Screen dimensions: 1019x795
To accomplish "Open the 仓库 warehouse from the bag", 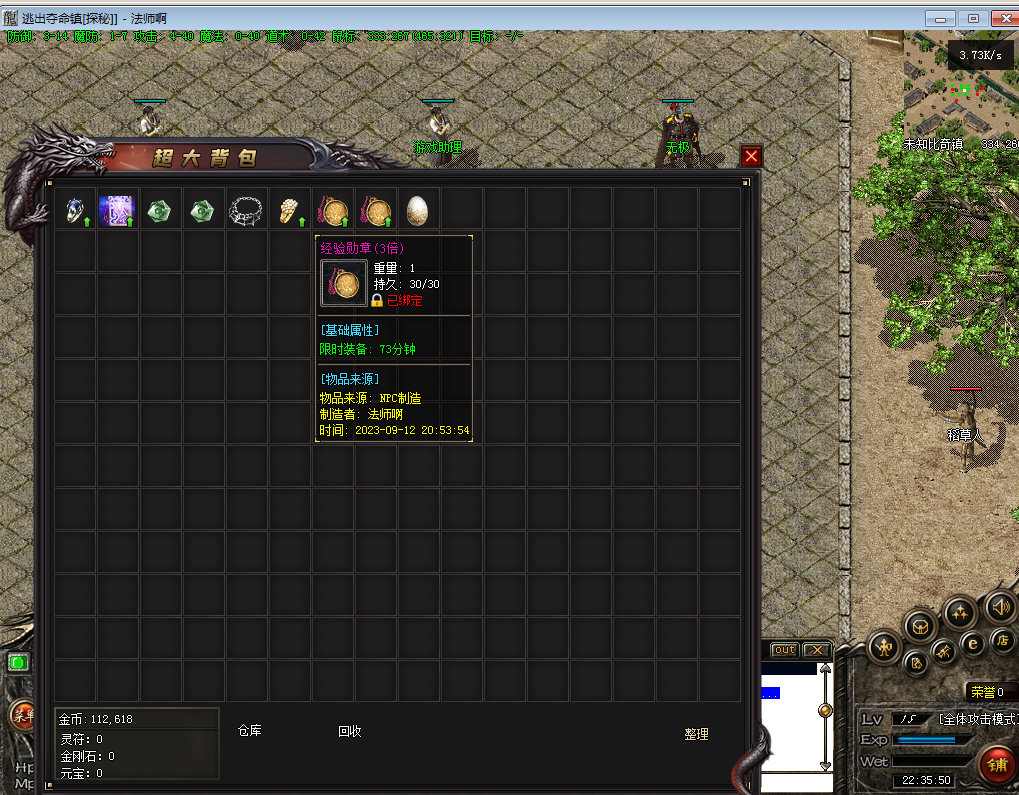I will click(249, 731).
